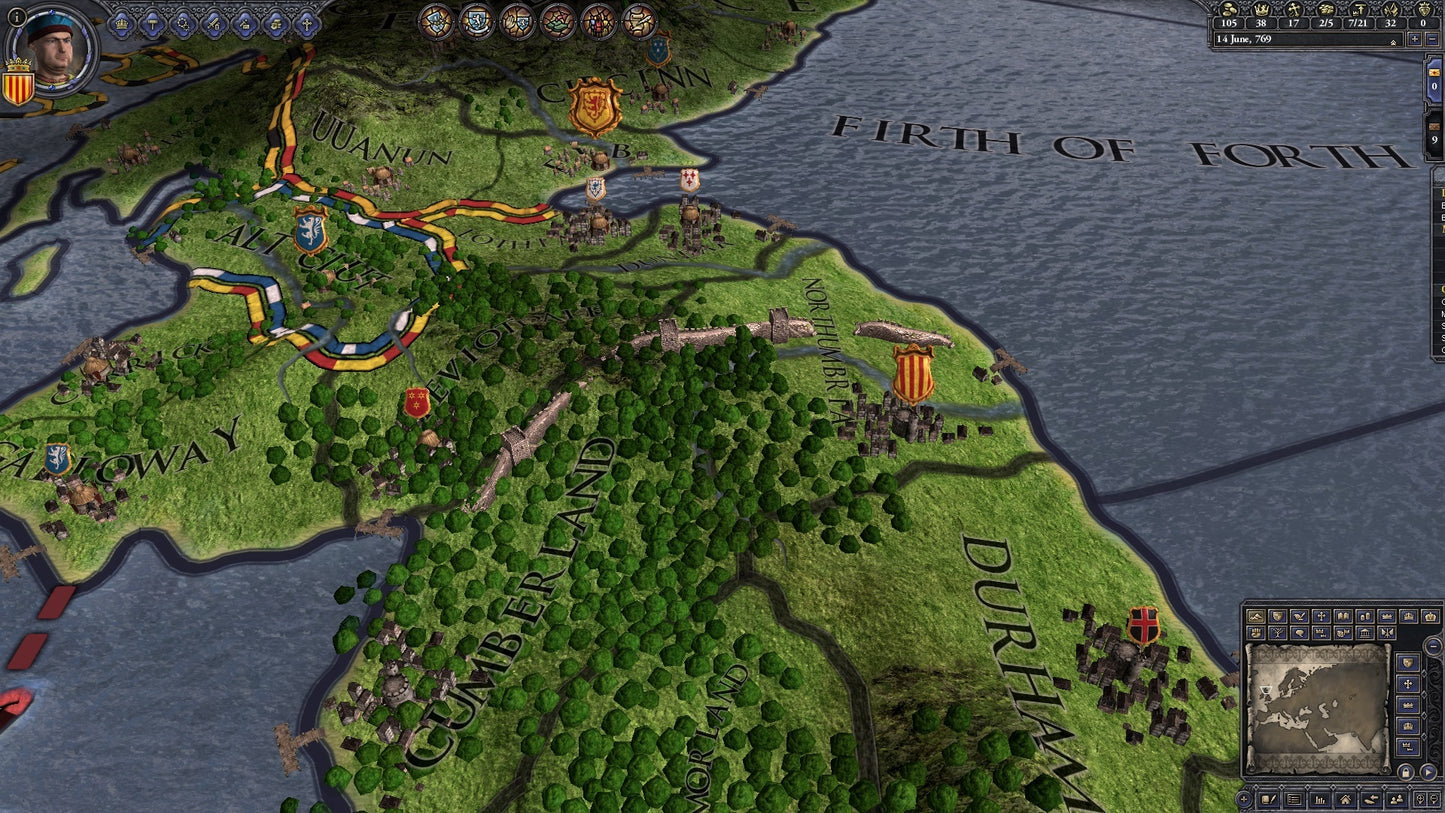Open the character finder icon

click(x=1395, y=799)
